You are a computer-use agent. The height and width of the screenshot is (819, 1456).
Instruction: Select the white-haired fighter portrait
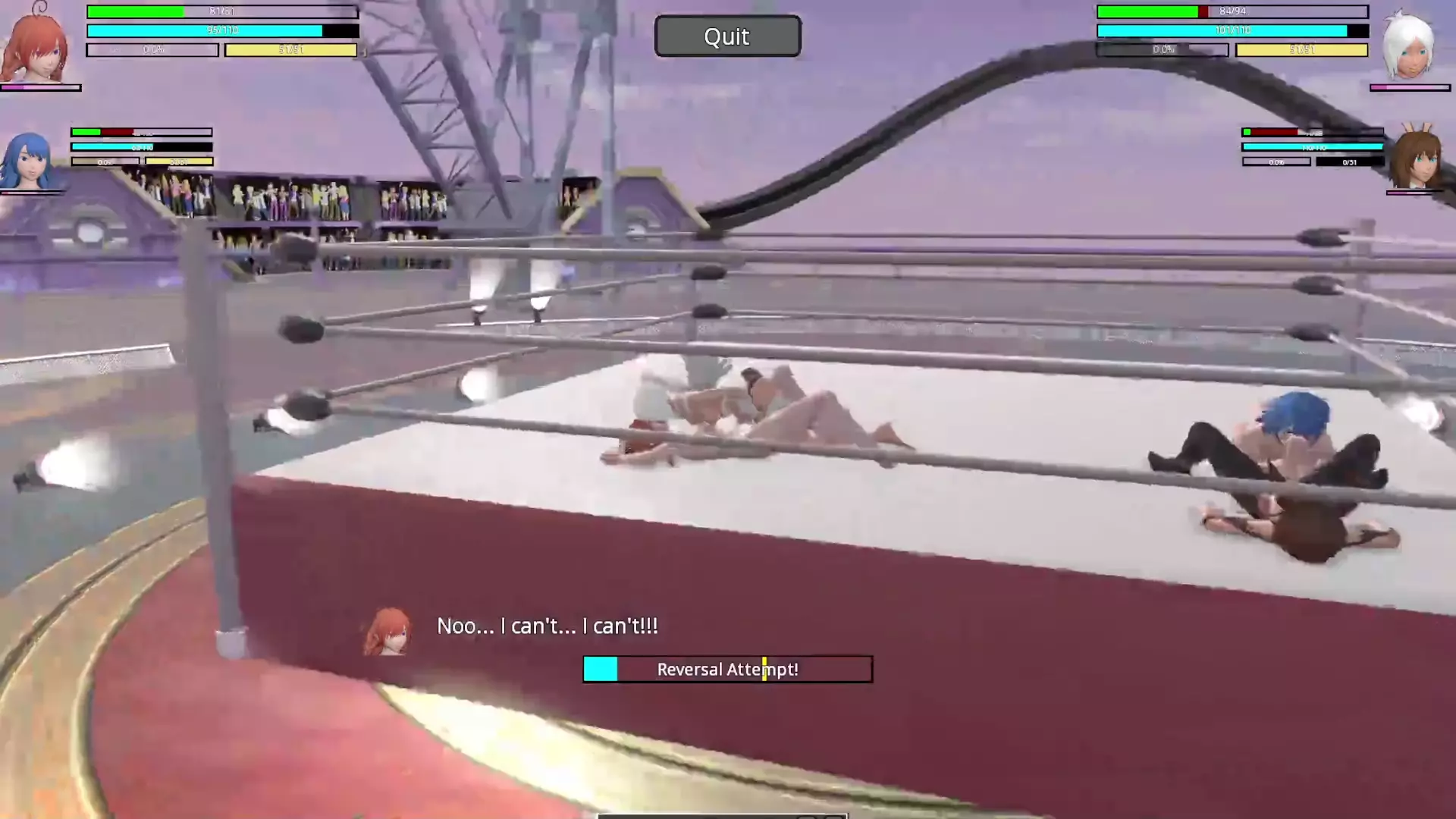pyautogui.click(x=1408, y=47)
